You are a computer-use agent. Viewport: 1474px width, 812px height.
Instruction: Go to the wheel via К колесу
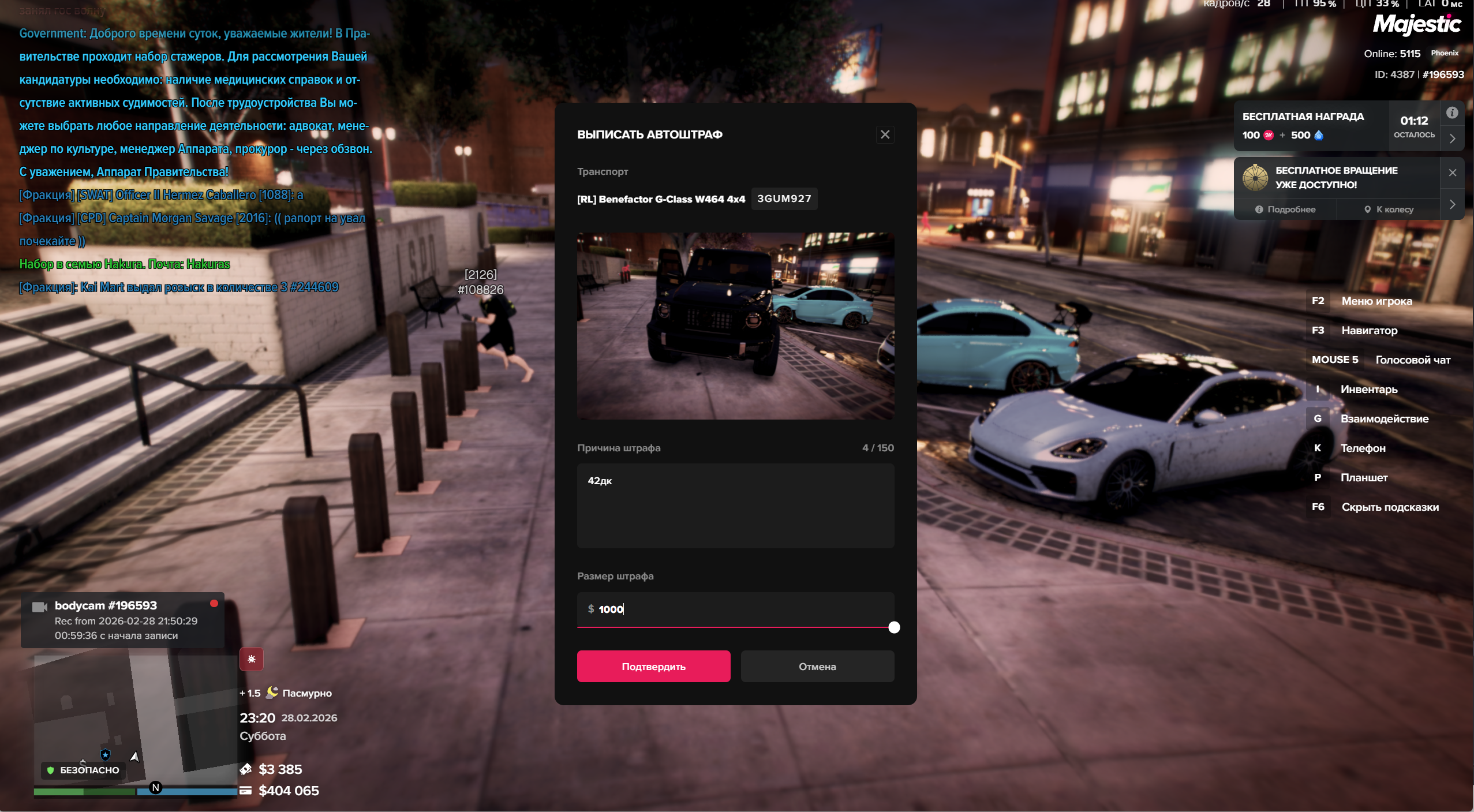tap(1389, 209)
